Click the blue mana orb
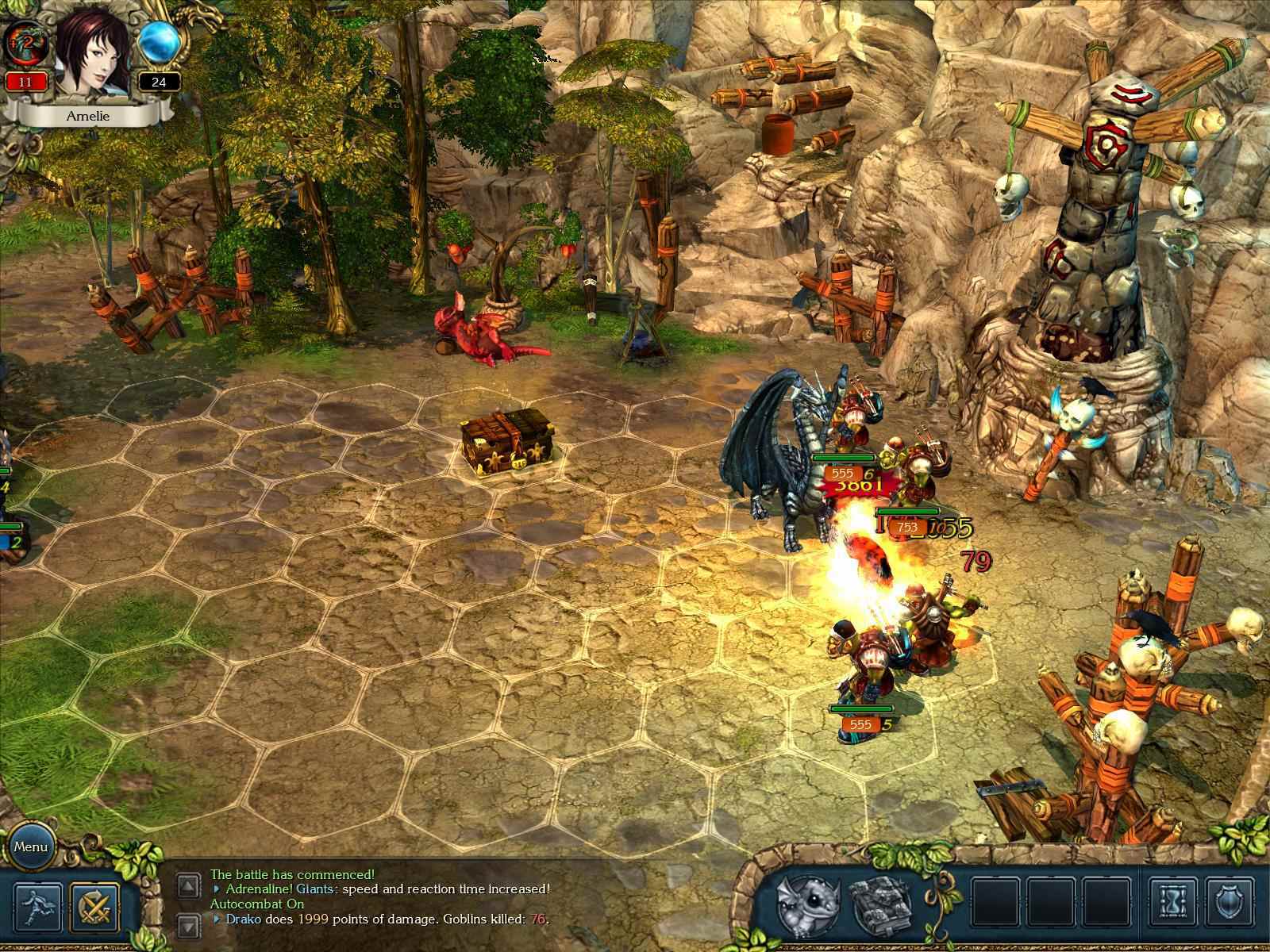 (160, 43)
